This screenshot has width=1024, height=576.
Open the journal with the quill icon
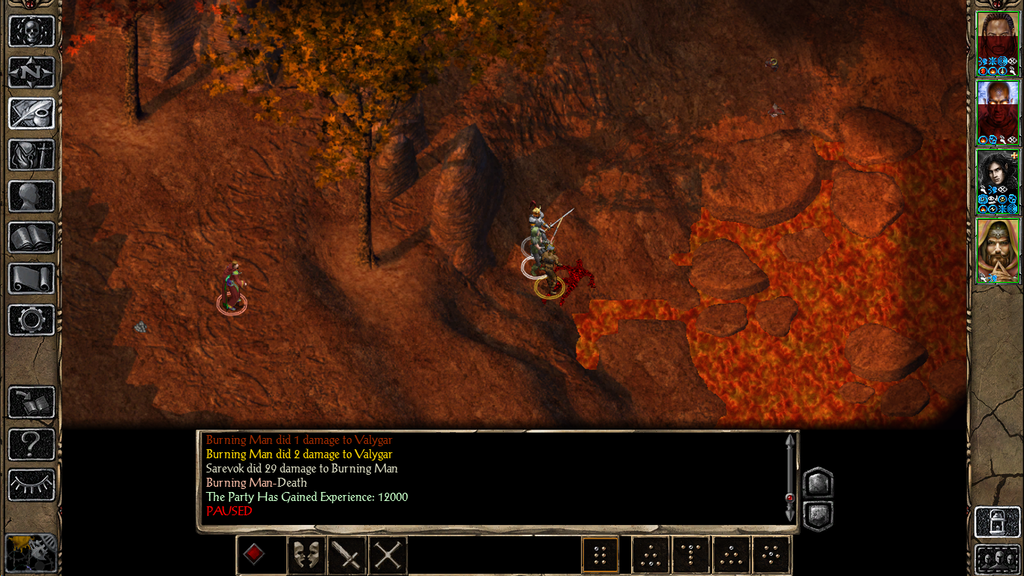pyautogui.click(x=31, y=113)
